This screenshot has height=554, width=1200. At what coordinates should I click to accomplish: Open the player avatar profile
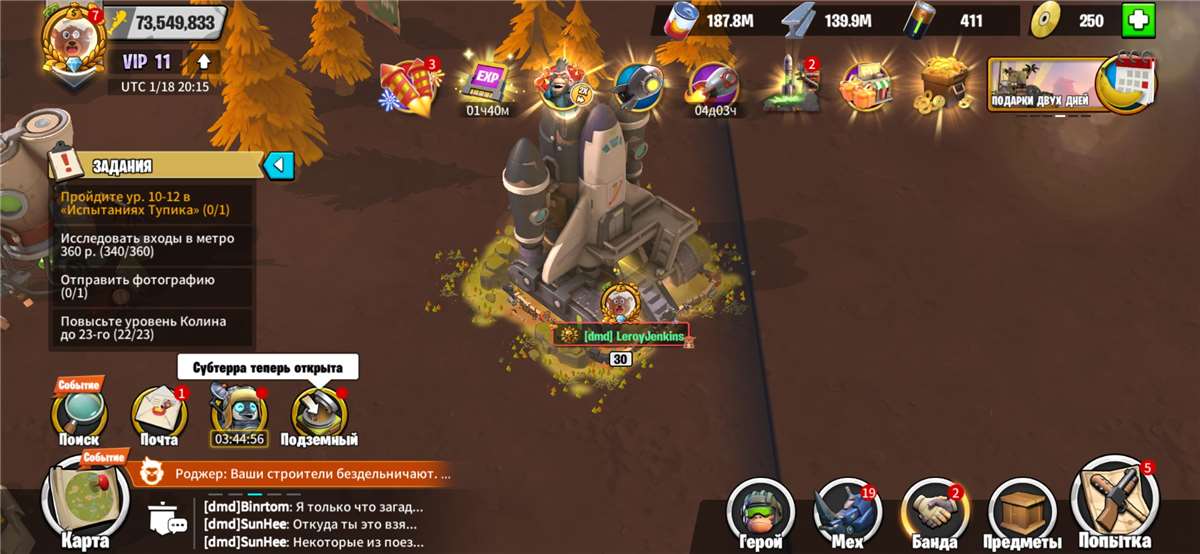[72, 36]
